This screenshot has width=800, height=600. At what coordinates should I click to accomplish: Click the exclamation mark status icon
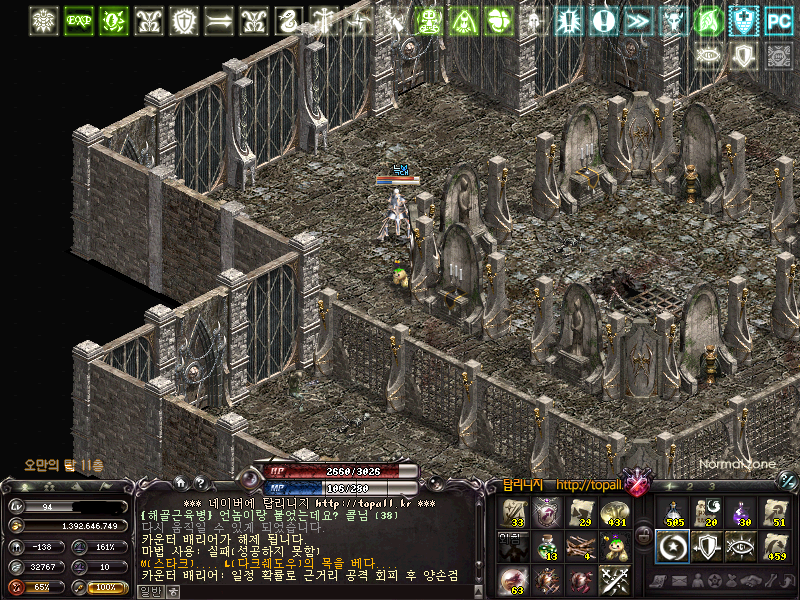[x=603, y=20]
